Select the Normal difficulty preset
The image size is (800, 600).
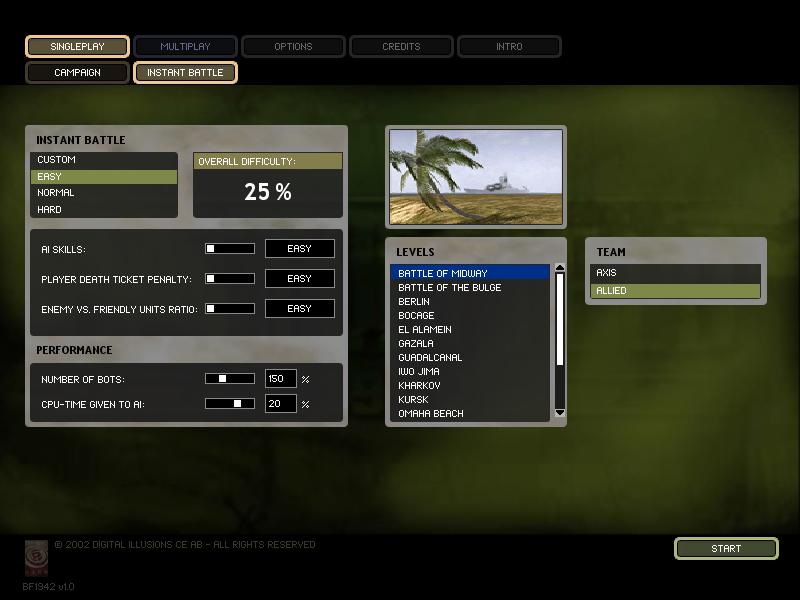click(x=104, y=193)
